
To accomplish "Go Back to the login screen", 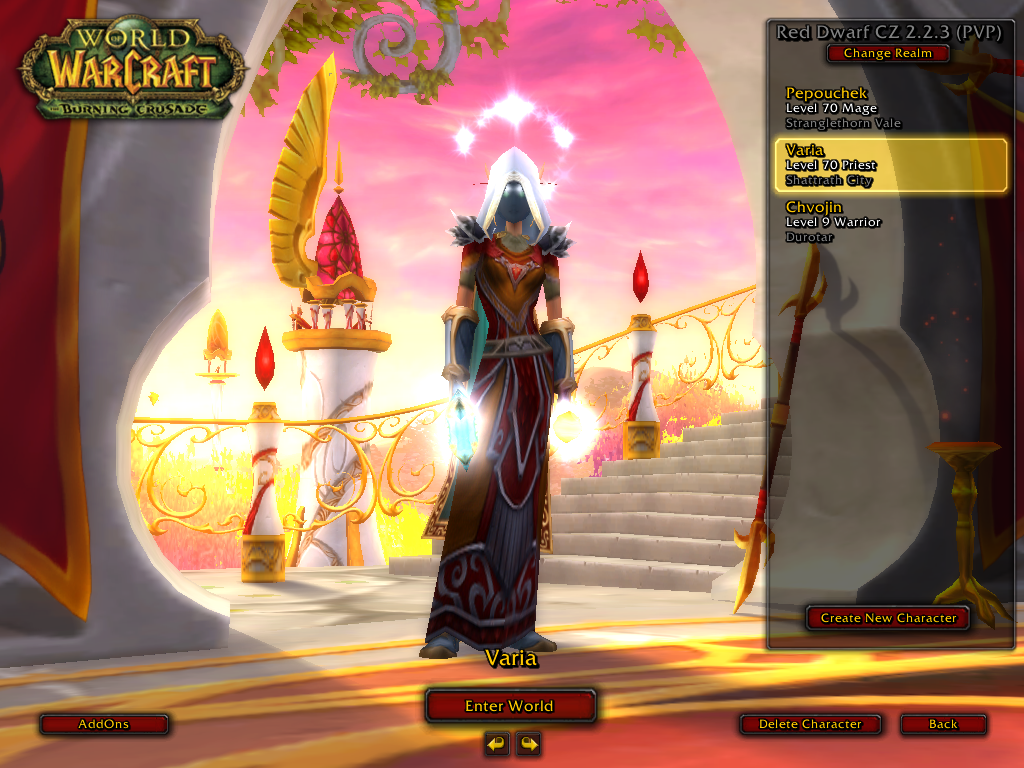I will coord(943,724).
